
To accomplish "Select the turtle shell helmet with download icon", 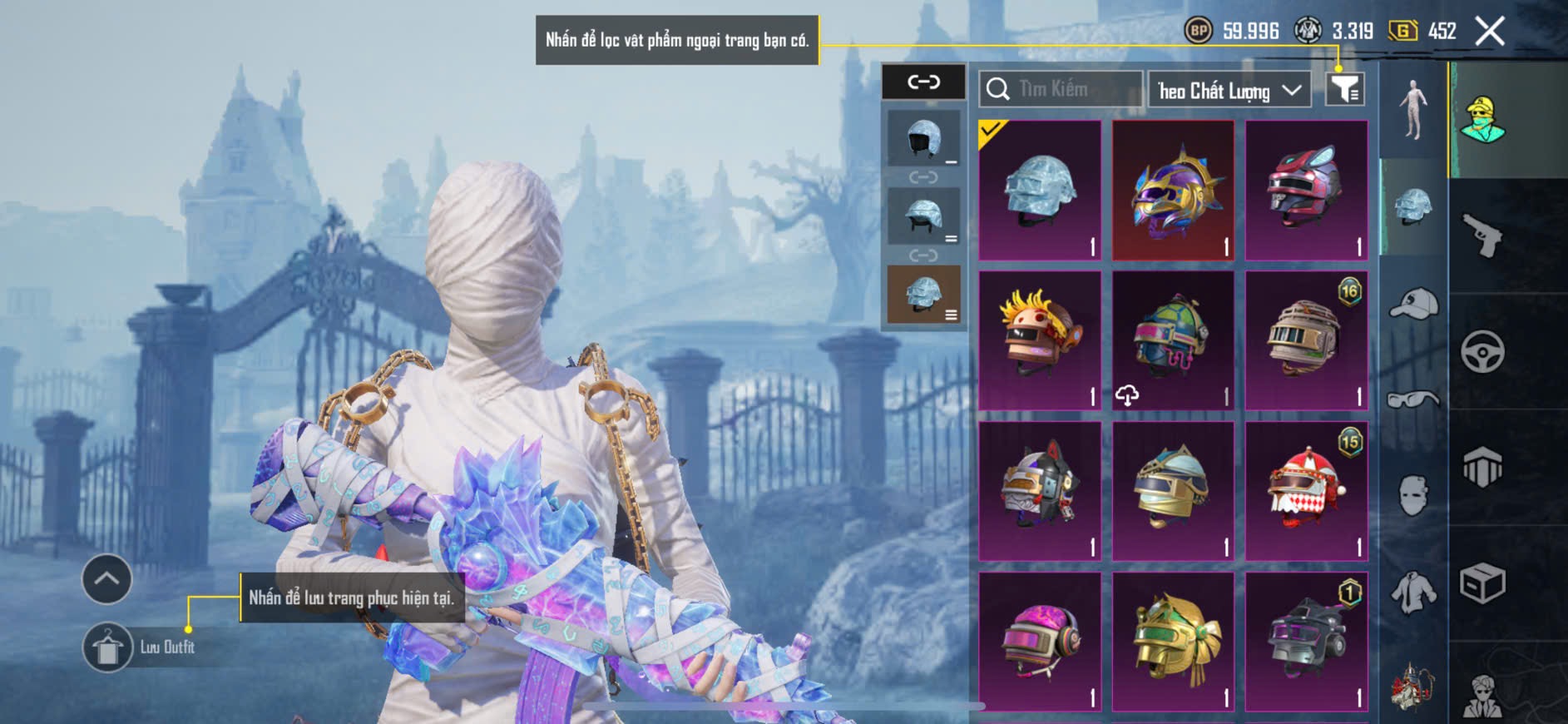I will tap(1173, 340).
